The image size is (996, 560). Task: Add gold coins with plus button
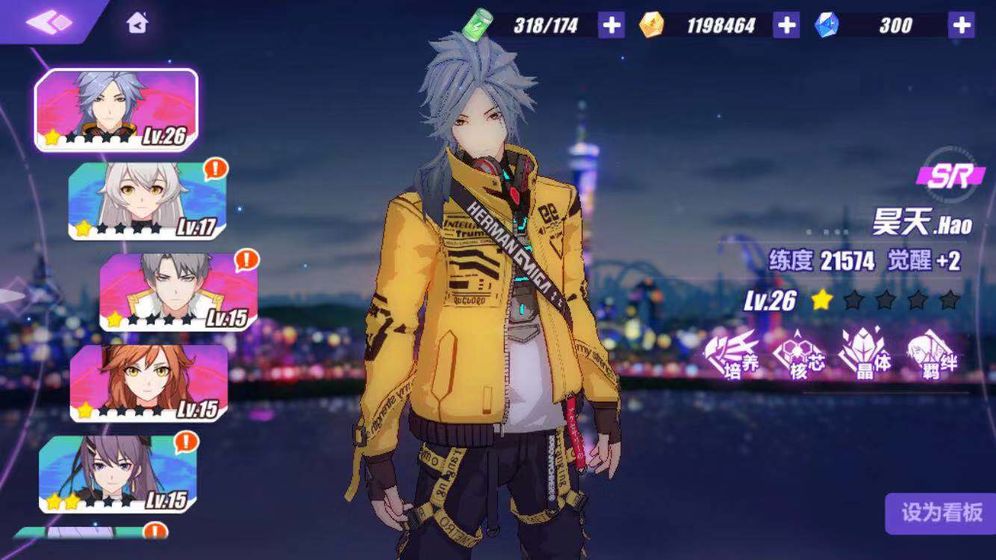[x=786, y=25]
